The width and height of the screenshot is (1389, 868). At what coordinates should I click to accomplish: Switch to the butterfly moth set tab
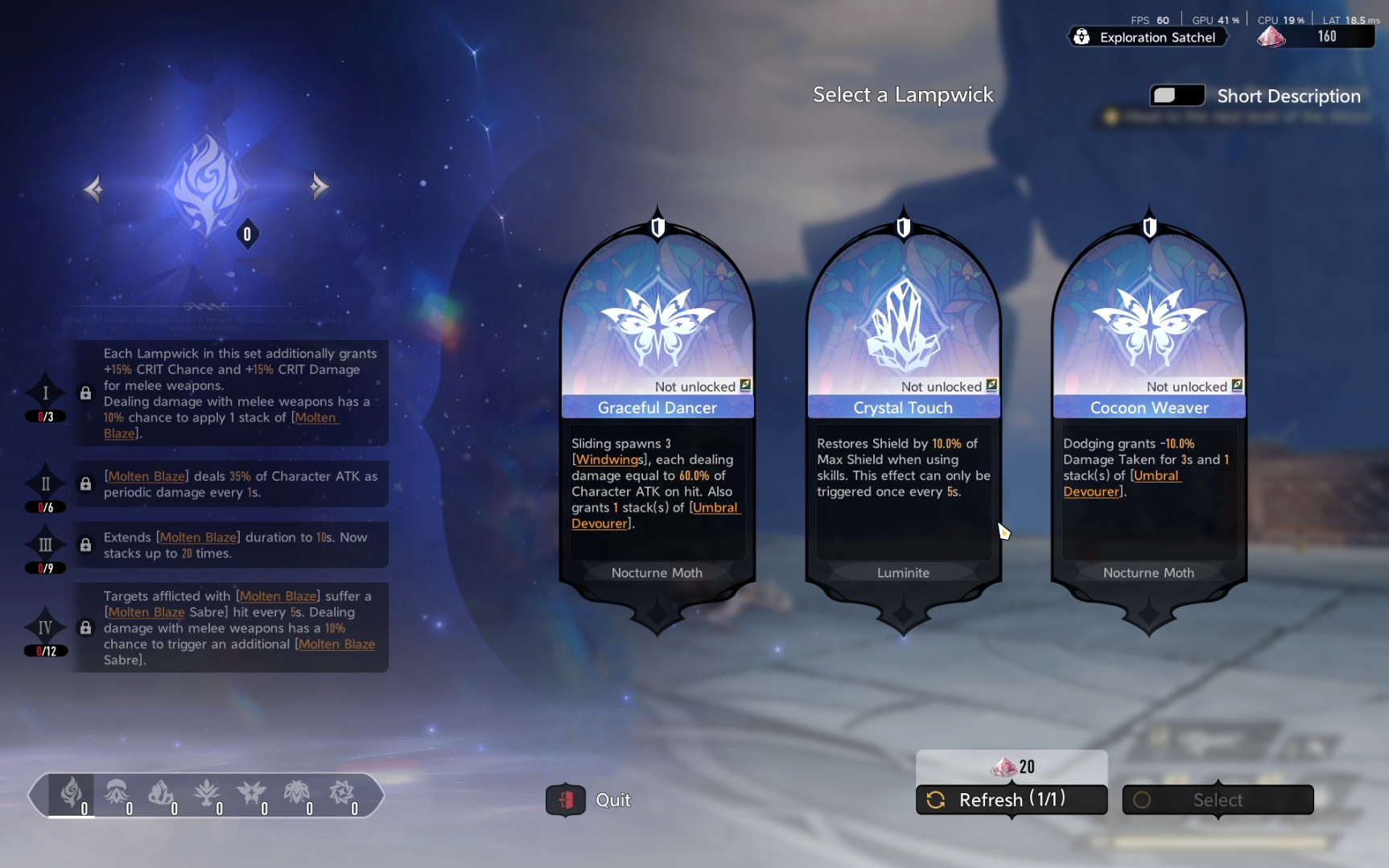(252, 795)
